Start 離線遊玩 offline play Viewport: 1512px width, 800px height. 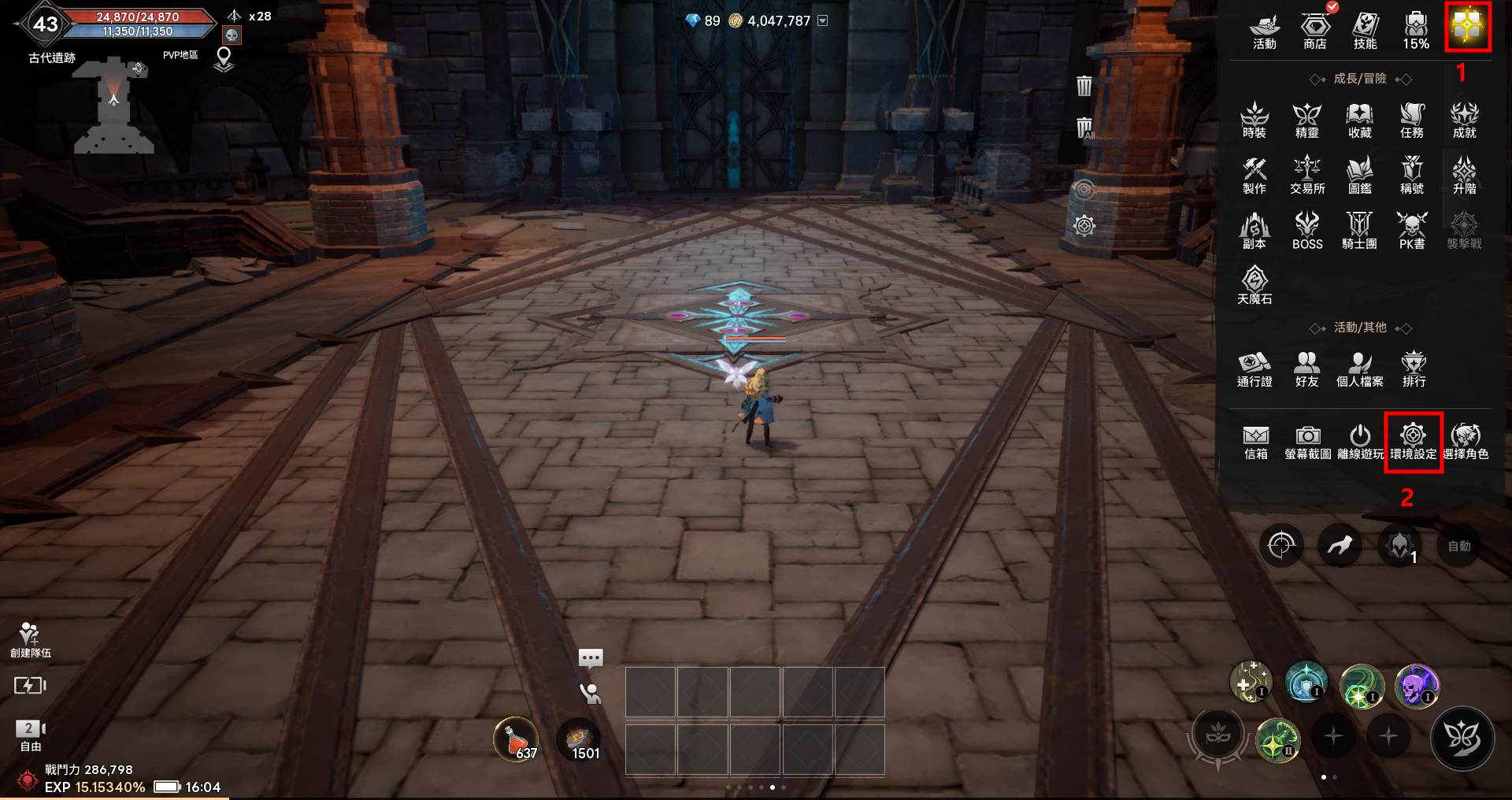[x=1360, y=442]
